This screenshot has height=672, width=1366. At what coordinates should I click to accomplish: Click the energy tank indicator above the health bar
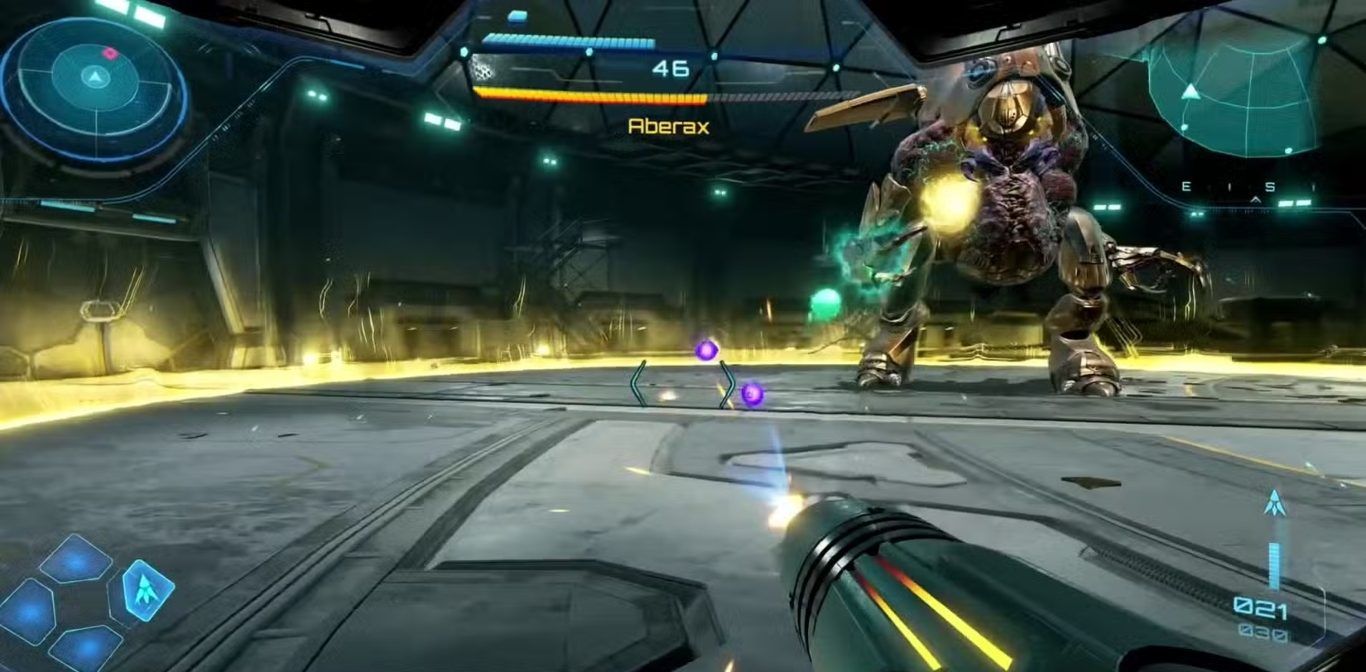(517, 16)
